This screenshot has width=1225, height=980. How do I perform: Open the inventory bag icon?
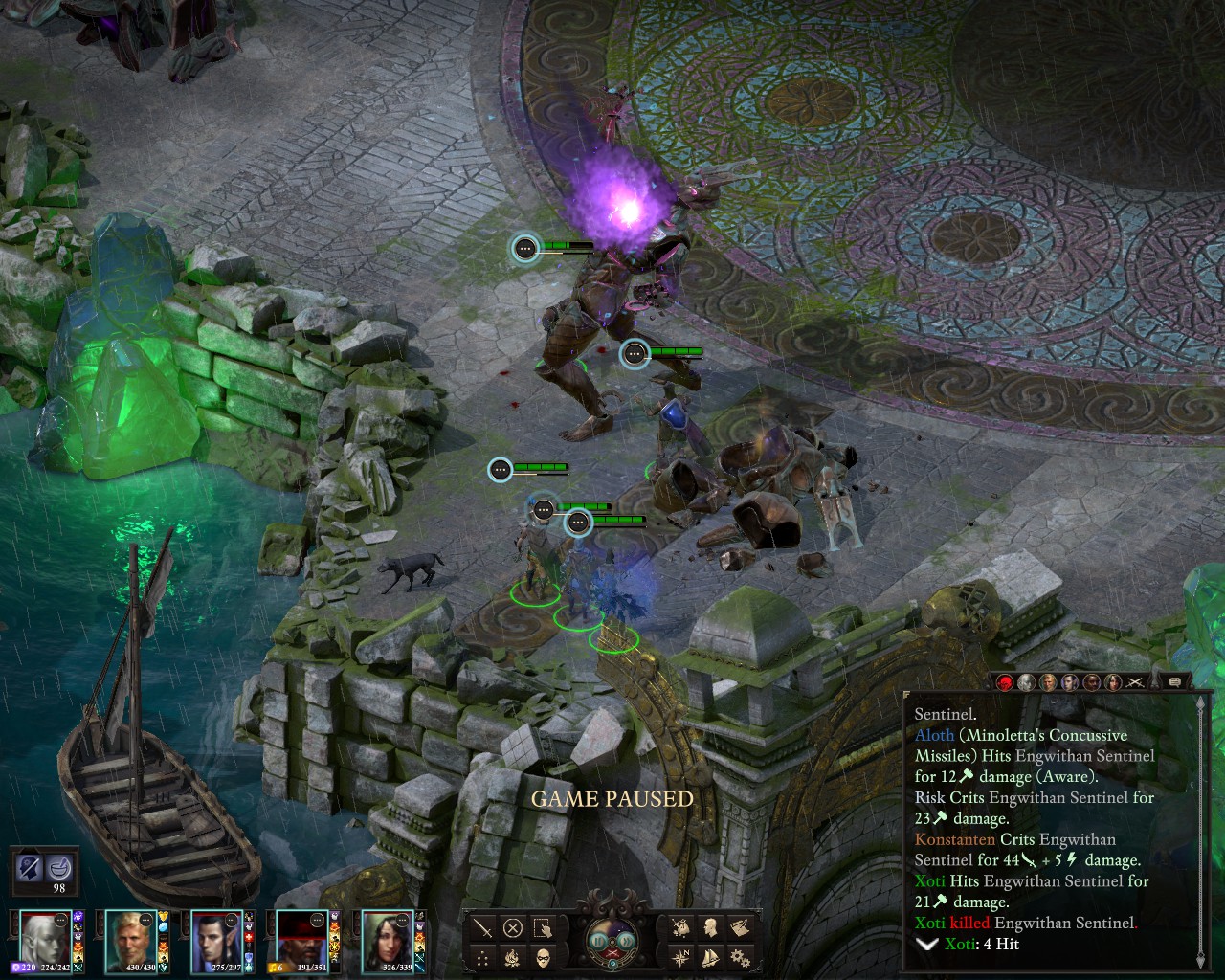pos(679,927)
